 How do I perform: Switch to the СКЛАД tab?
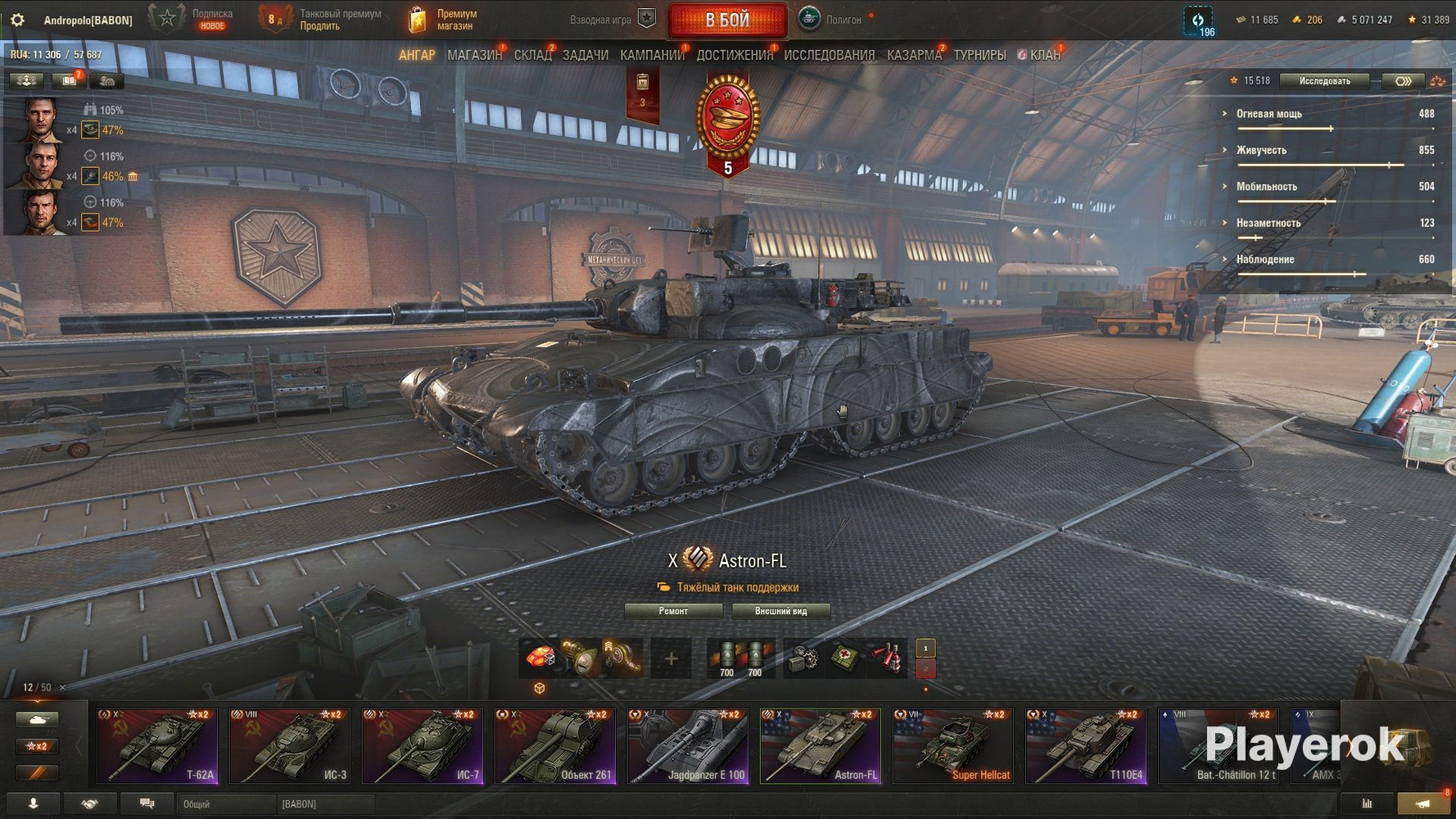(x=532, y=55)
